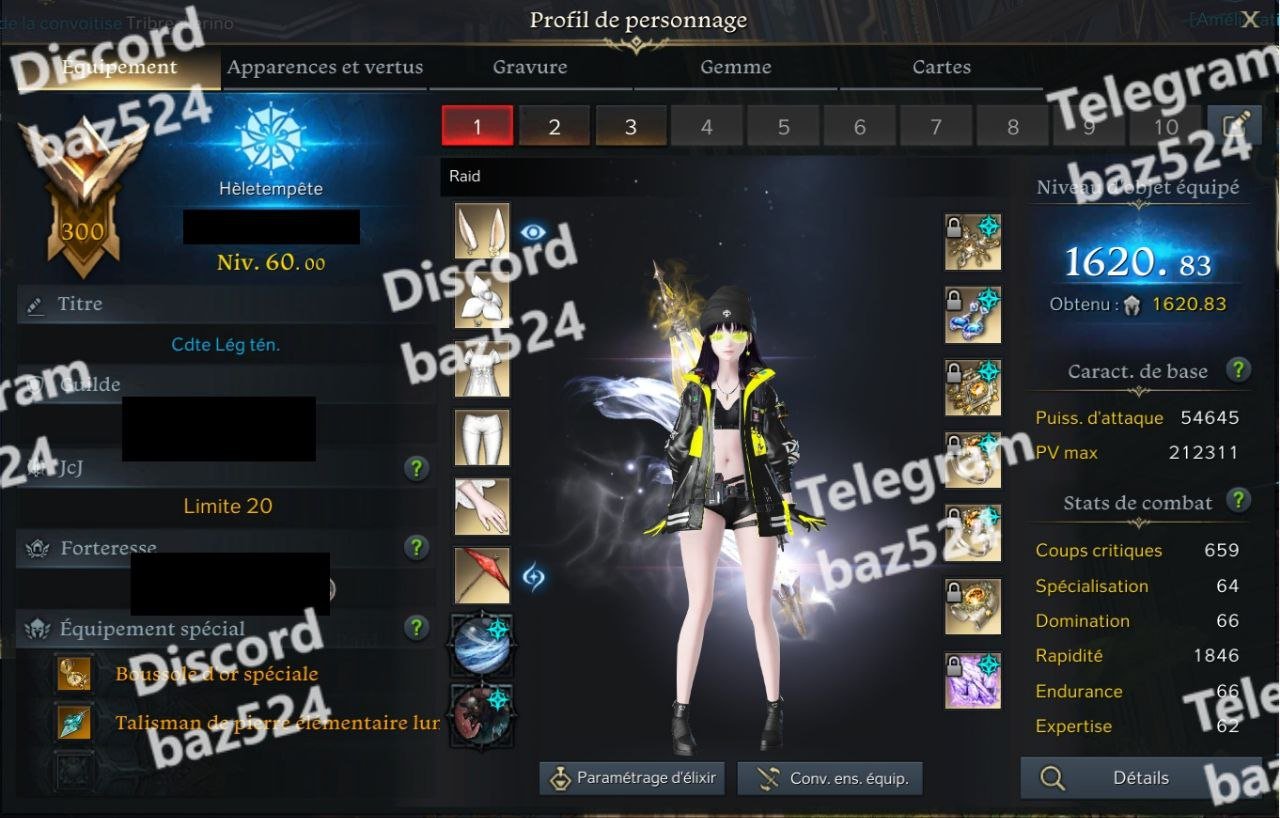
Task: Open the Gemme tab
Action: pos(736,68)
